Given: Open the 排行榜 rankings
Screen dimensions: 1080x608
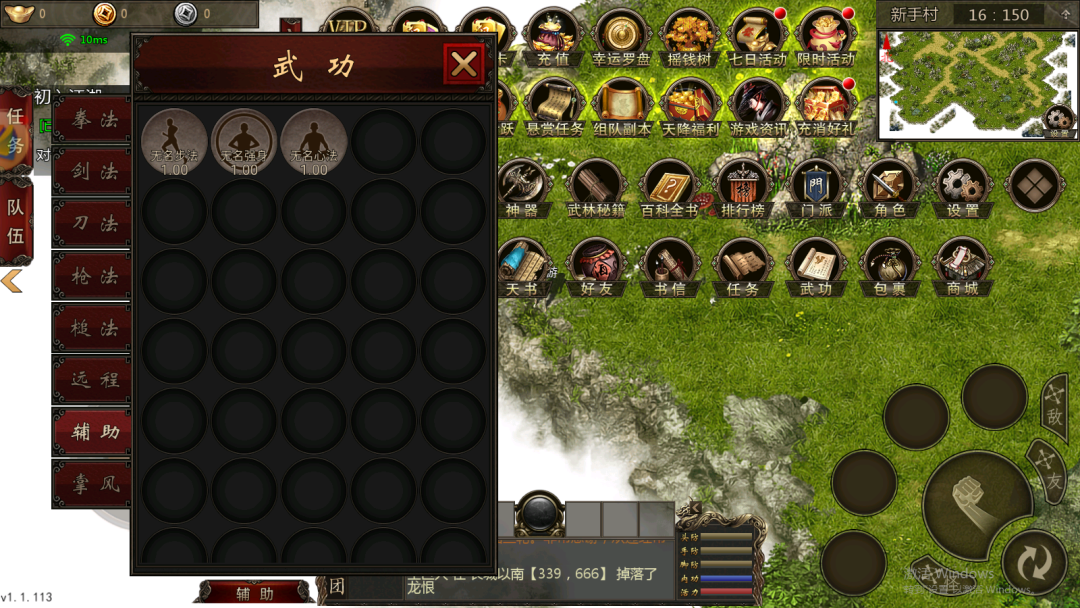Looking at the screenshot, I should click(x=742, y=187).
